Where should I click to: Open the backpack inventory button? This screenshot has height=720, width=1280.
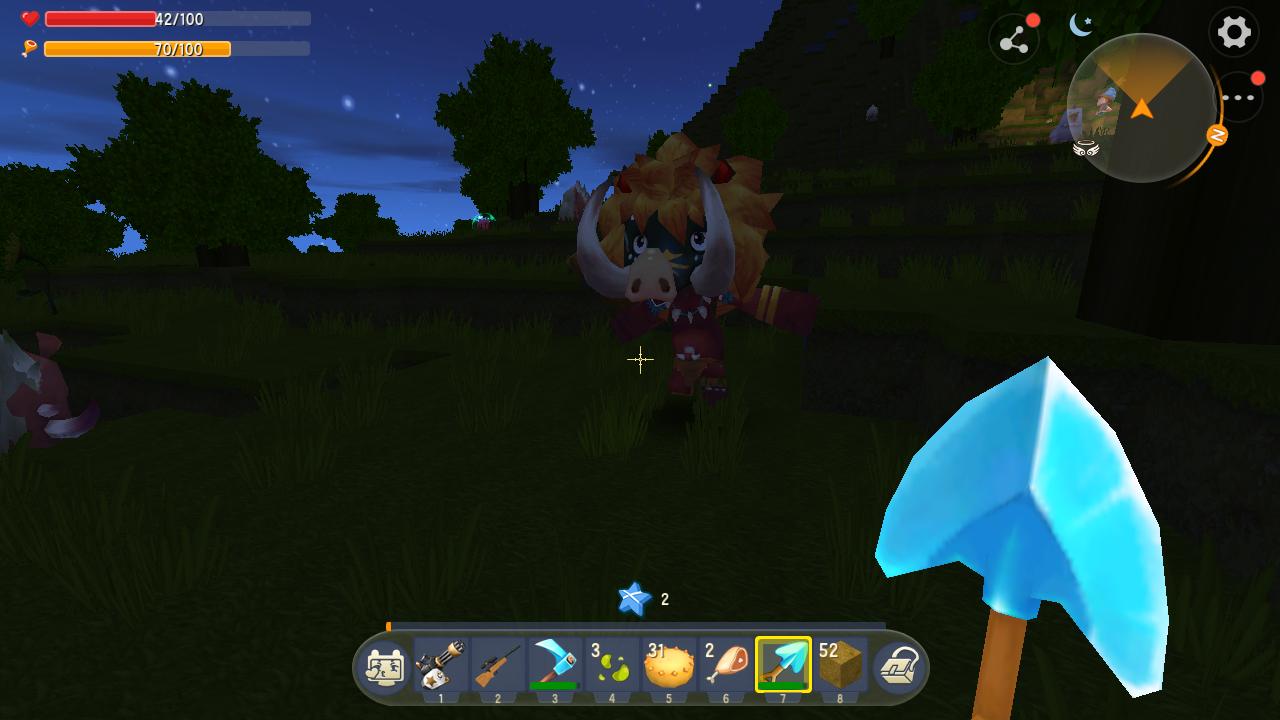(898, 667)
